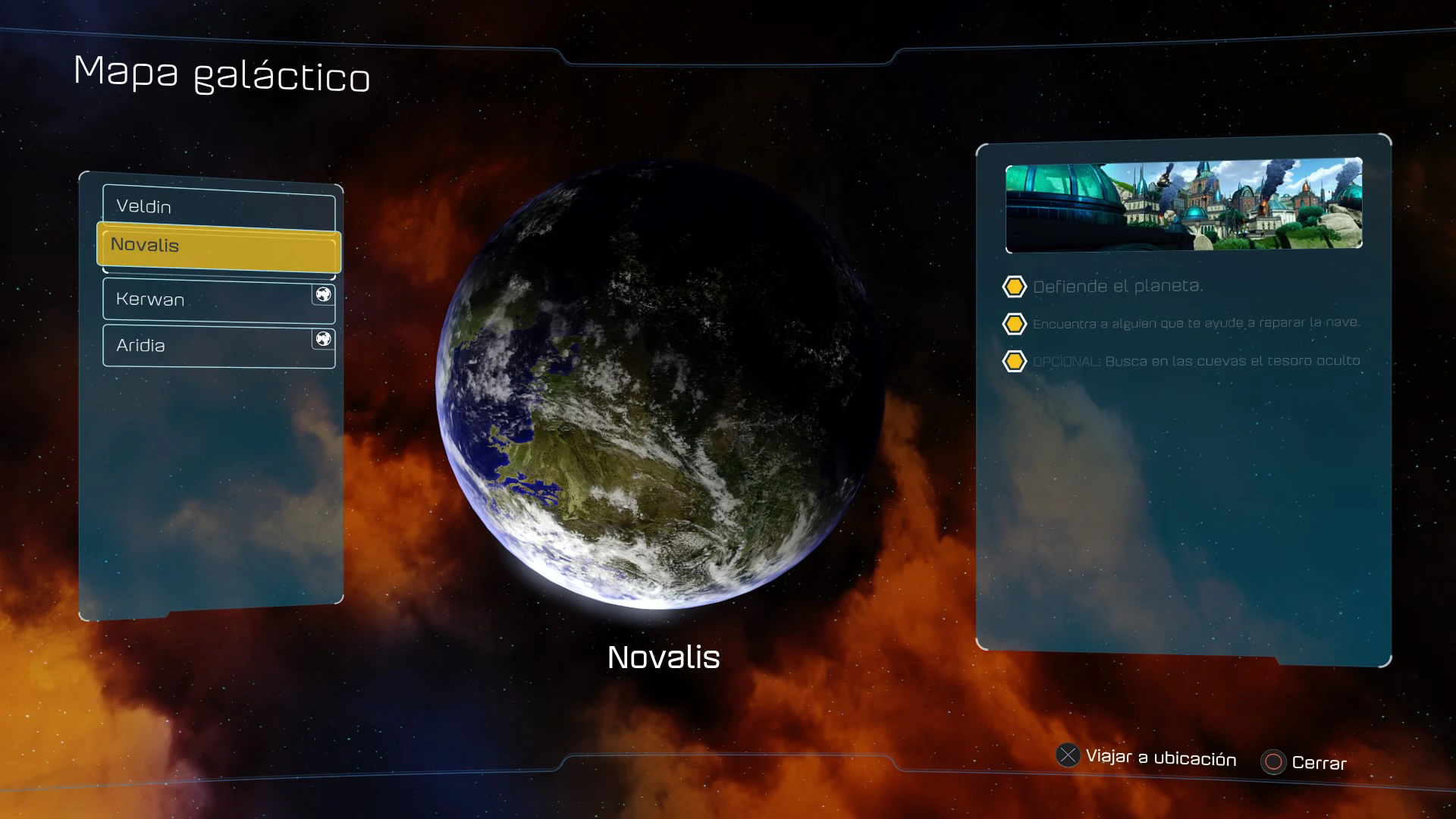Select the optional hidden treasure objective
The height and width of the screenshot is (819, 1456).
pos(1195,362)
